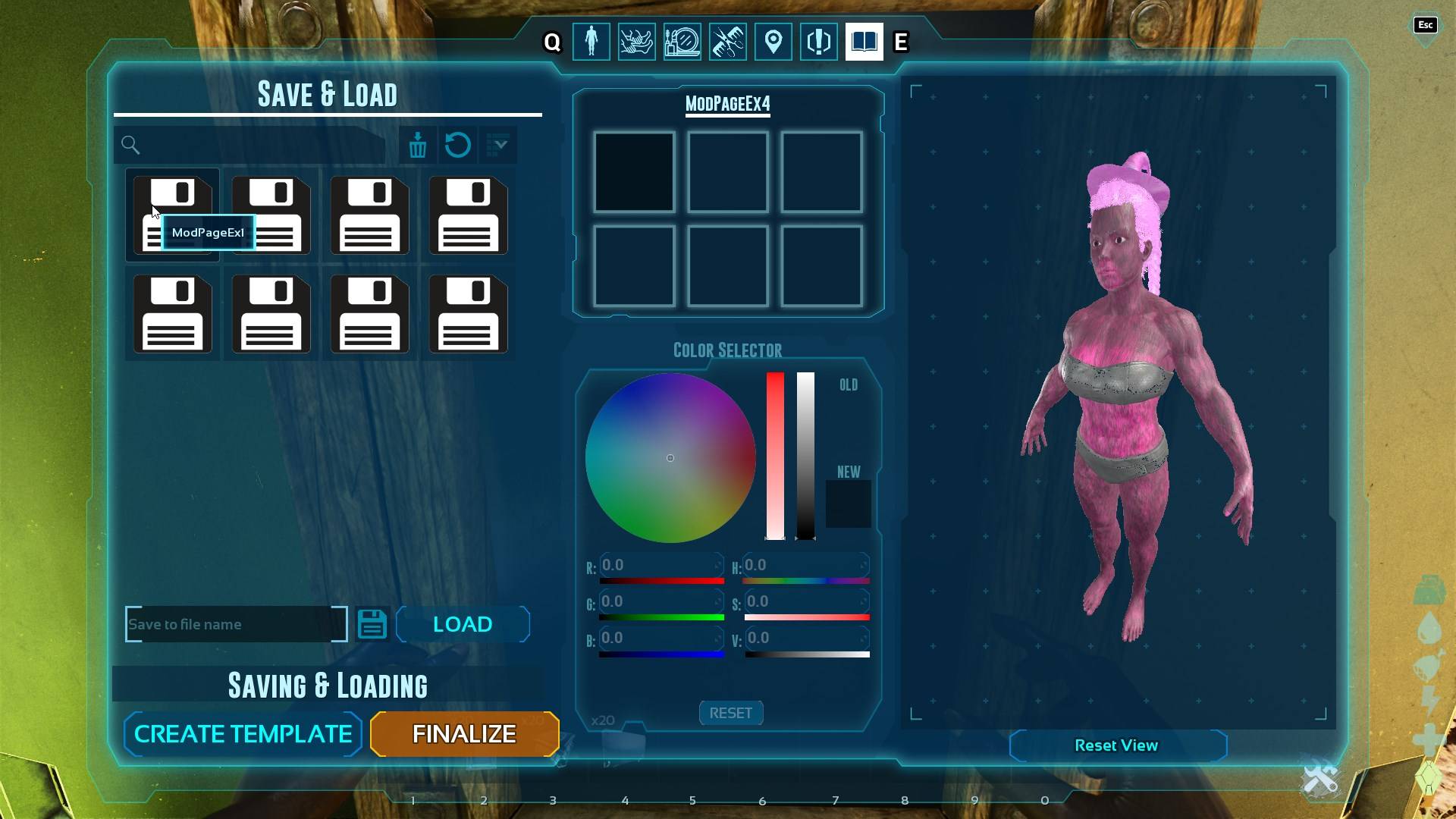Pick a color on the color wheel

[670, 457]
